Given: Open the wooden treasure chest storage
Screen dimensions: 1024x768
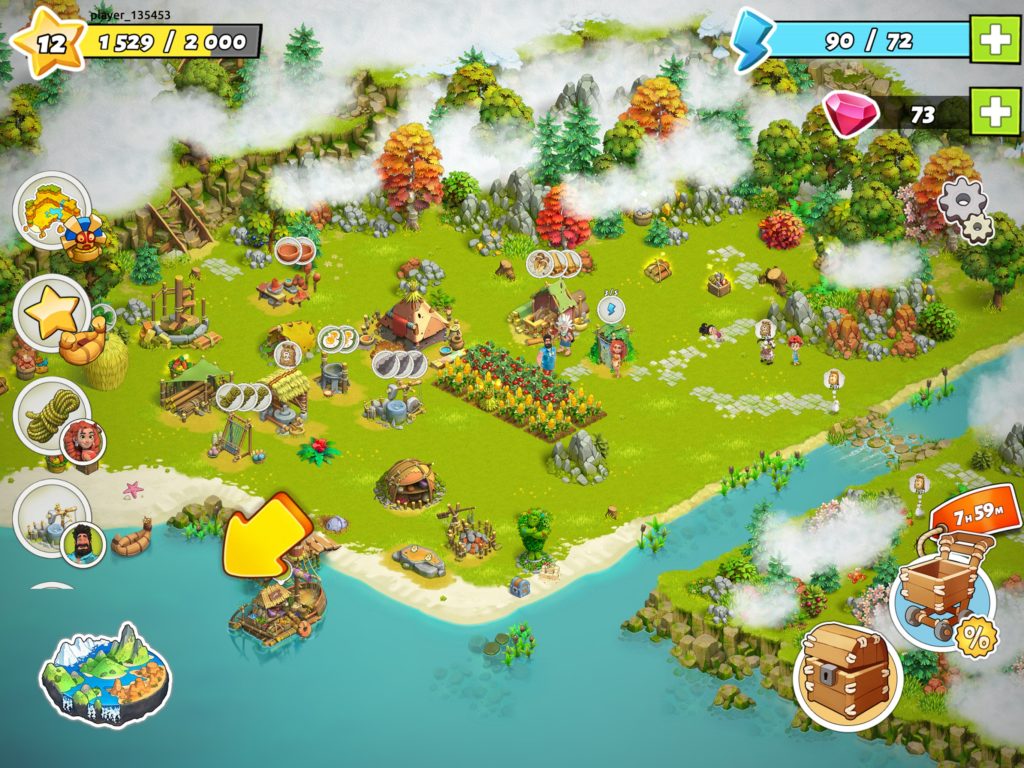Looking at the screenshot, I should tap(847, 676).
